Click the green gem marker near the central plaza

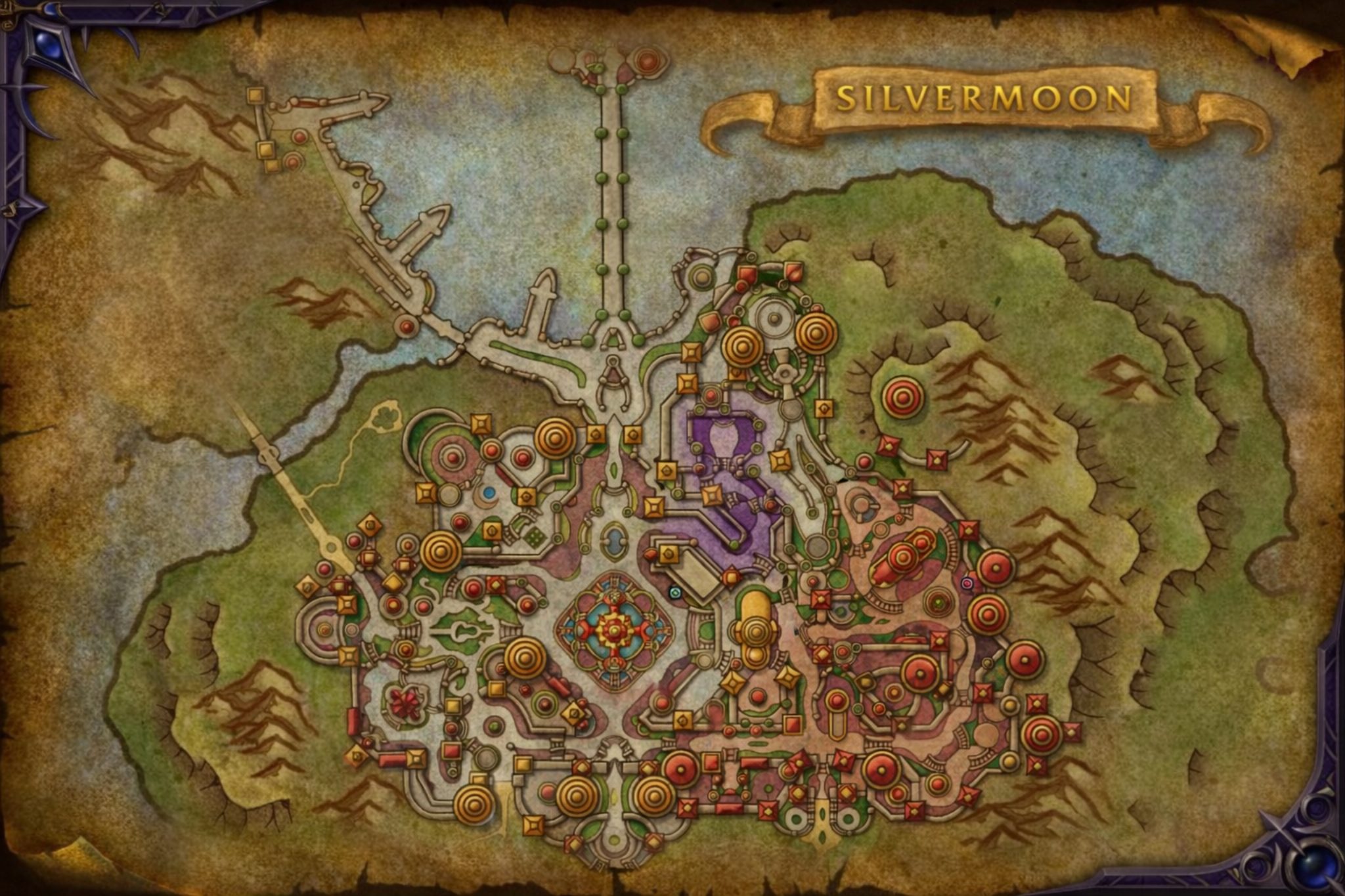point(675,593)
